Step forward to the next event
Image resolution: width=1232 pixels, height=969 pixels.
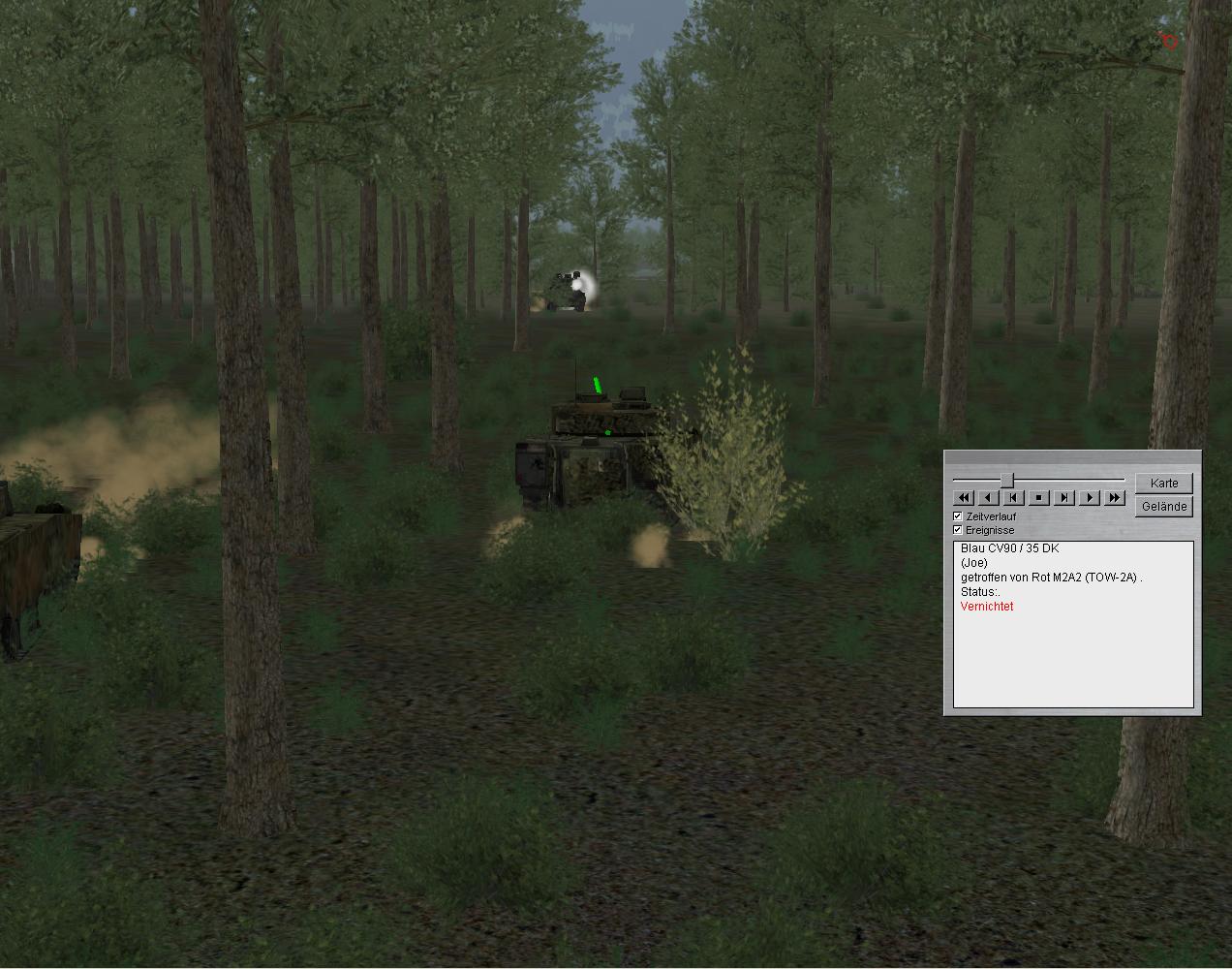(x=1063, y=497)
